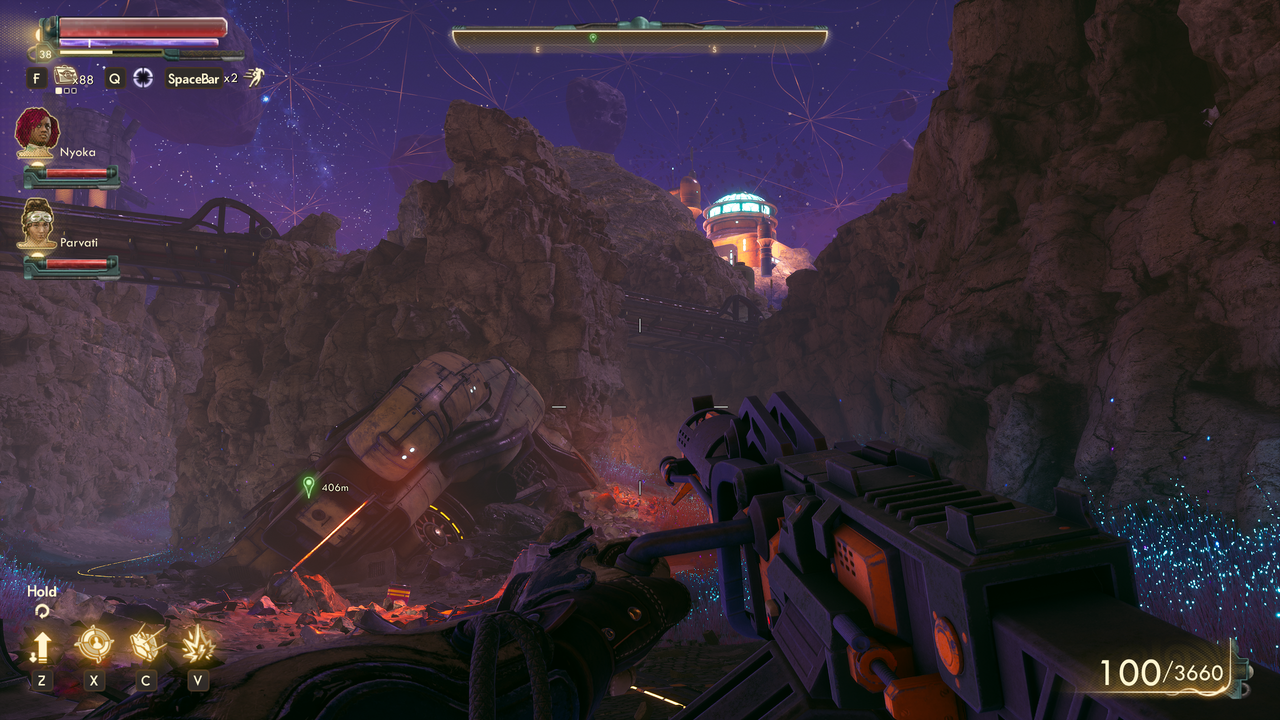
Task: Click the player level 38 badge
Action: pyautogui.click(x=45, y=54)
